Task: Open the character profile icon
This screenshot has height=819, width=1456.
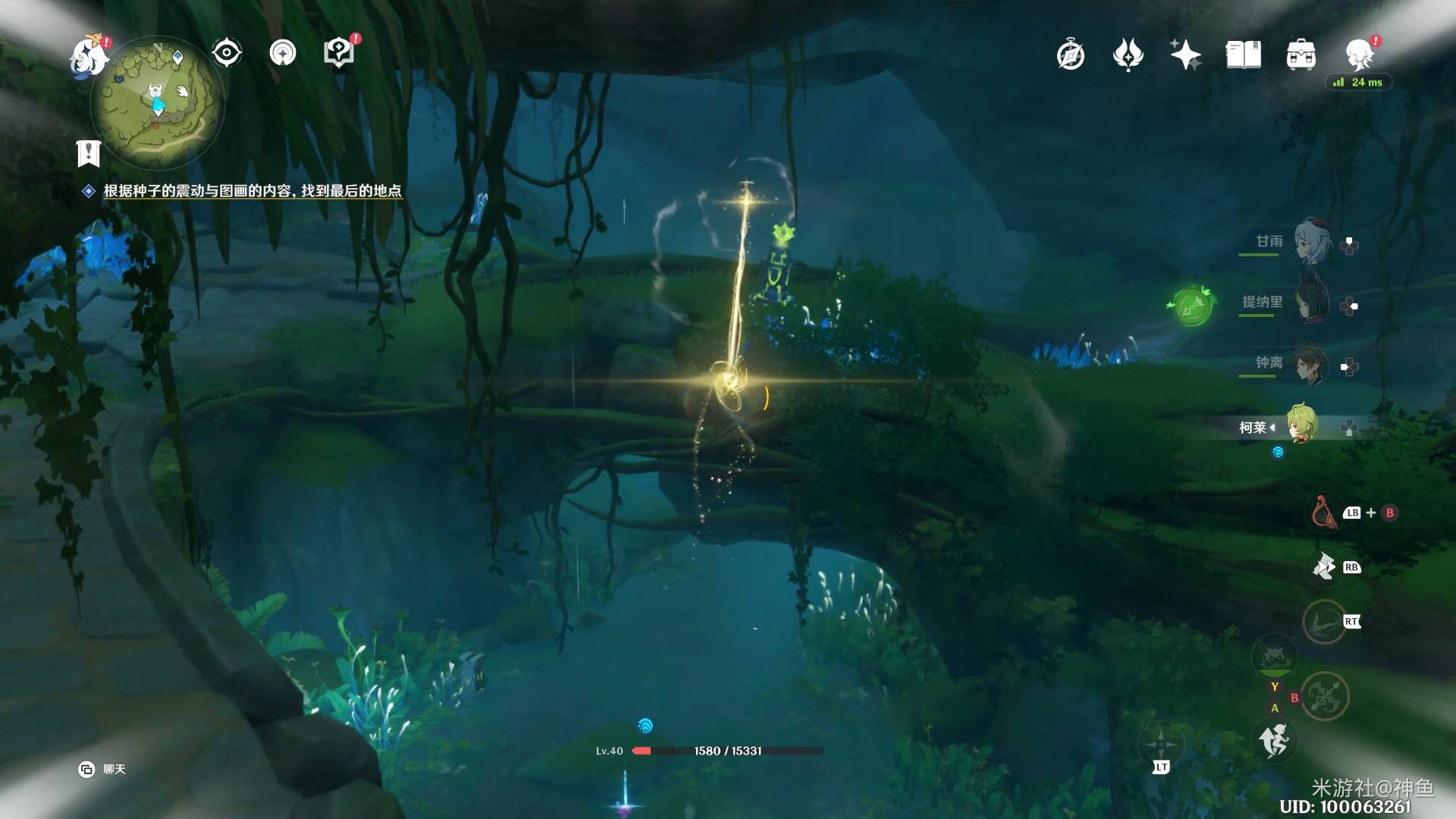Action: pyautogui.click(x=1359, y=55)
